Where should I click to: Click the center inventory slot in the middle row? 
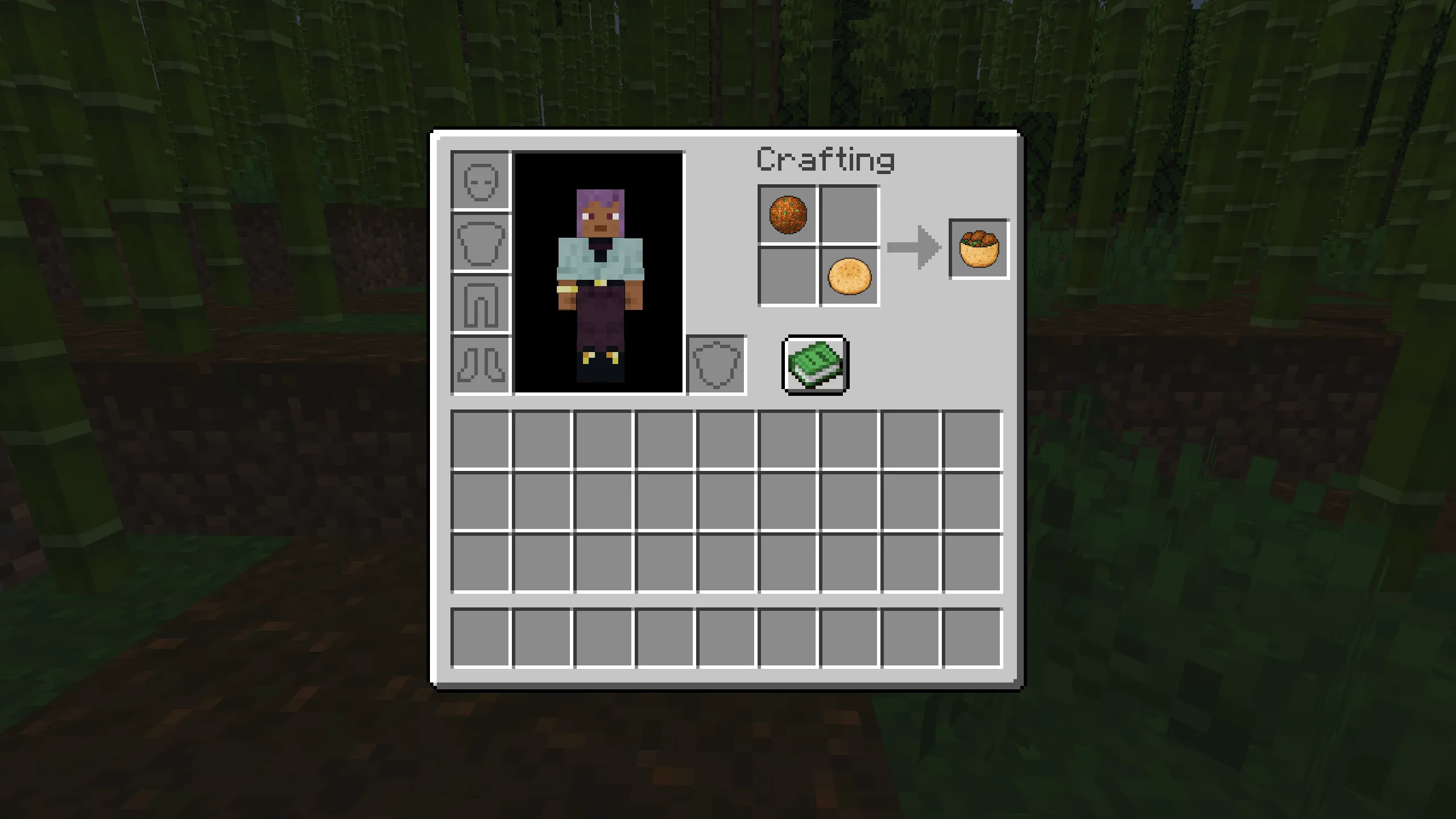726,500
